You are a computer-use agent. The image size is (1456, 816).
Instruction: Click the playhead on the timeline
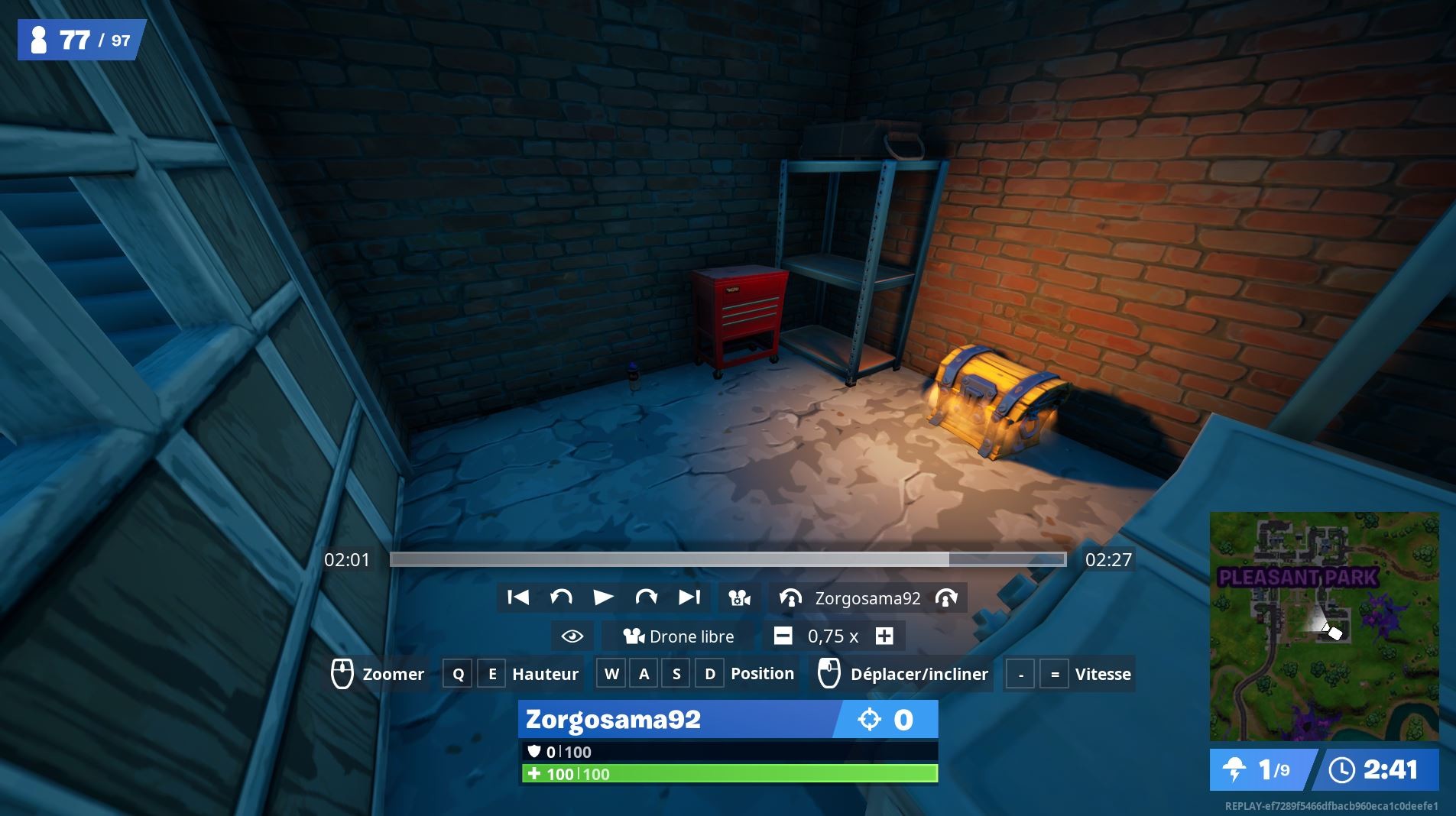click(948, 560)
